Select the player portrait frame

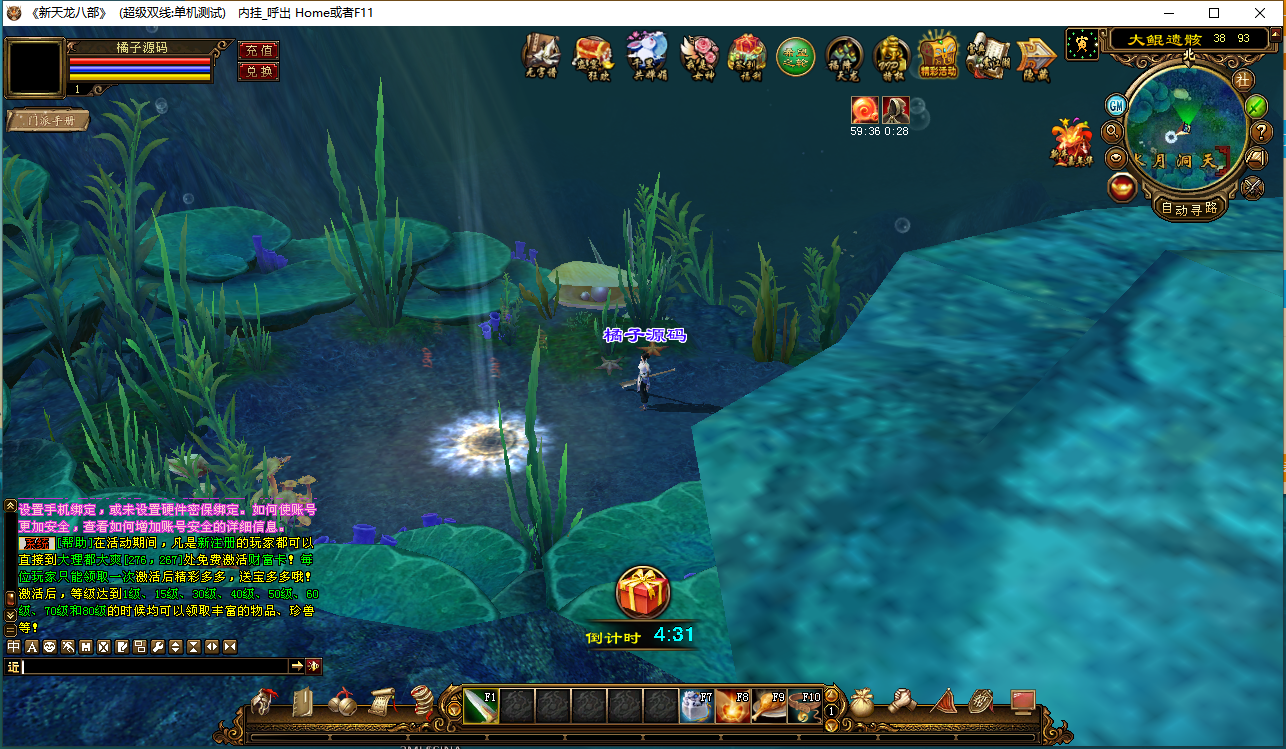tap(34, 67)
